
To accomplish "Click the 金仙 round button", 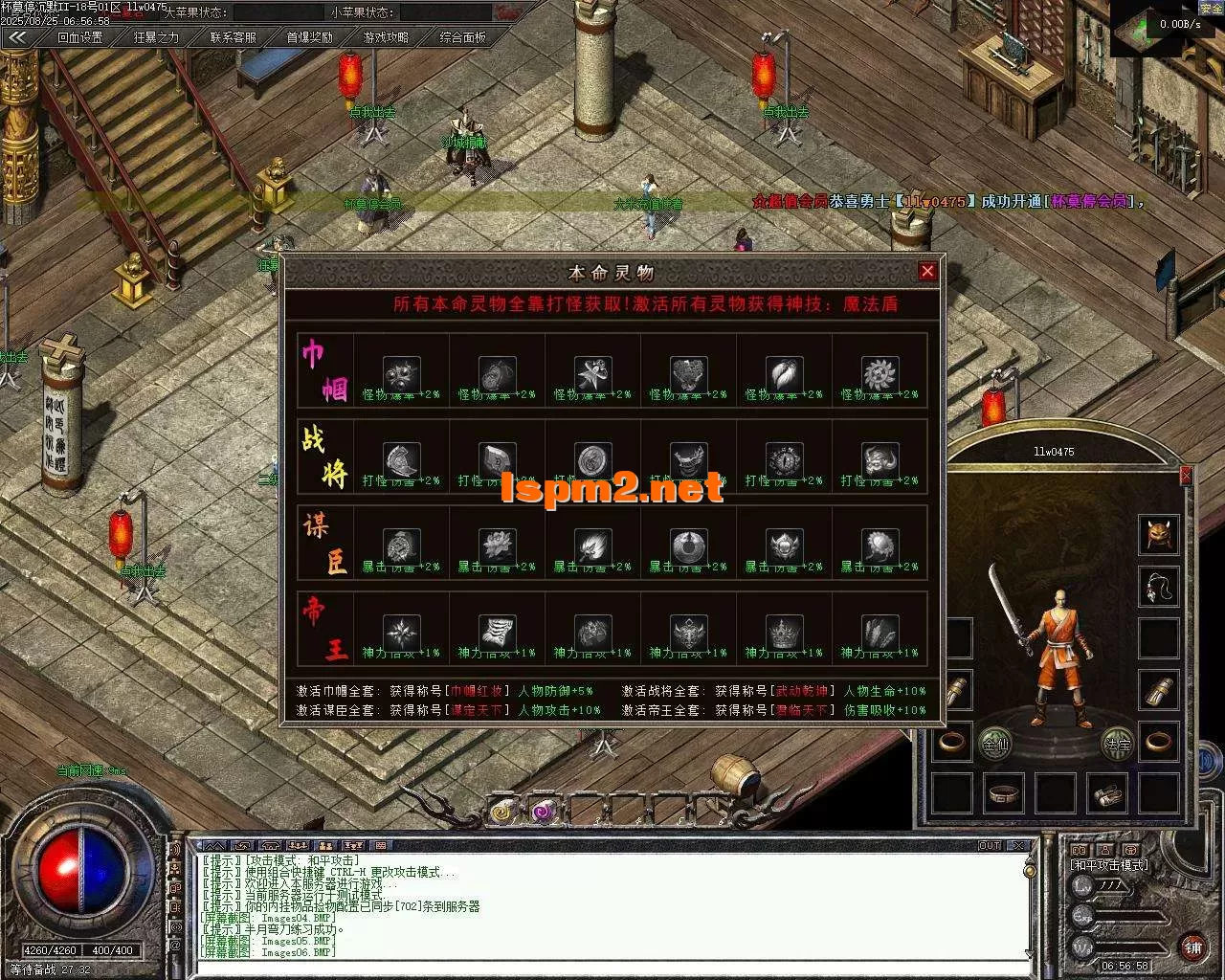I will coord(995,743).
